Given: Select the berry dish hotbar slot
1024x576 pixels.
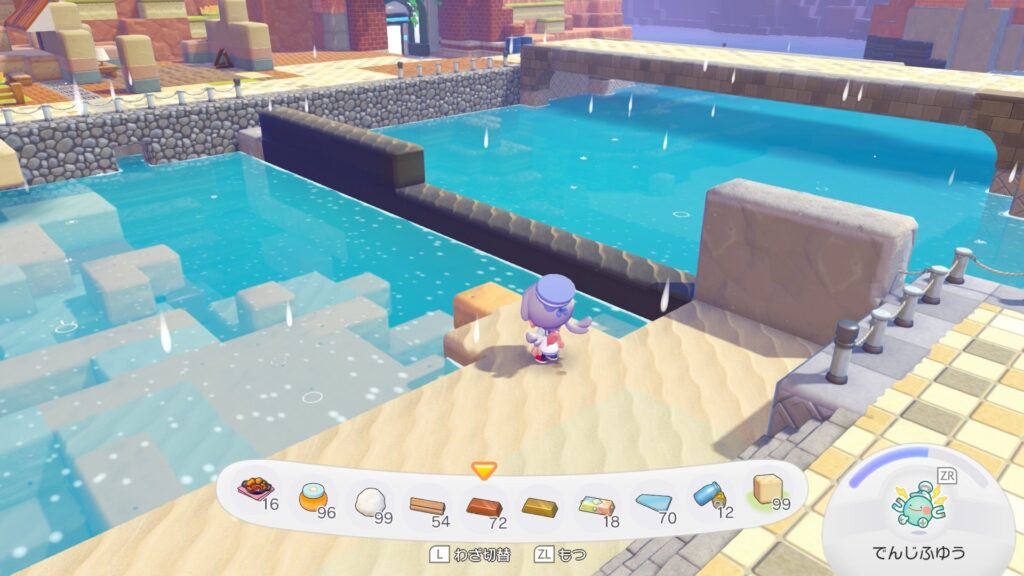Looking at the screenshot, I should (256, 491).
